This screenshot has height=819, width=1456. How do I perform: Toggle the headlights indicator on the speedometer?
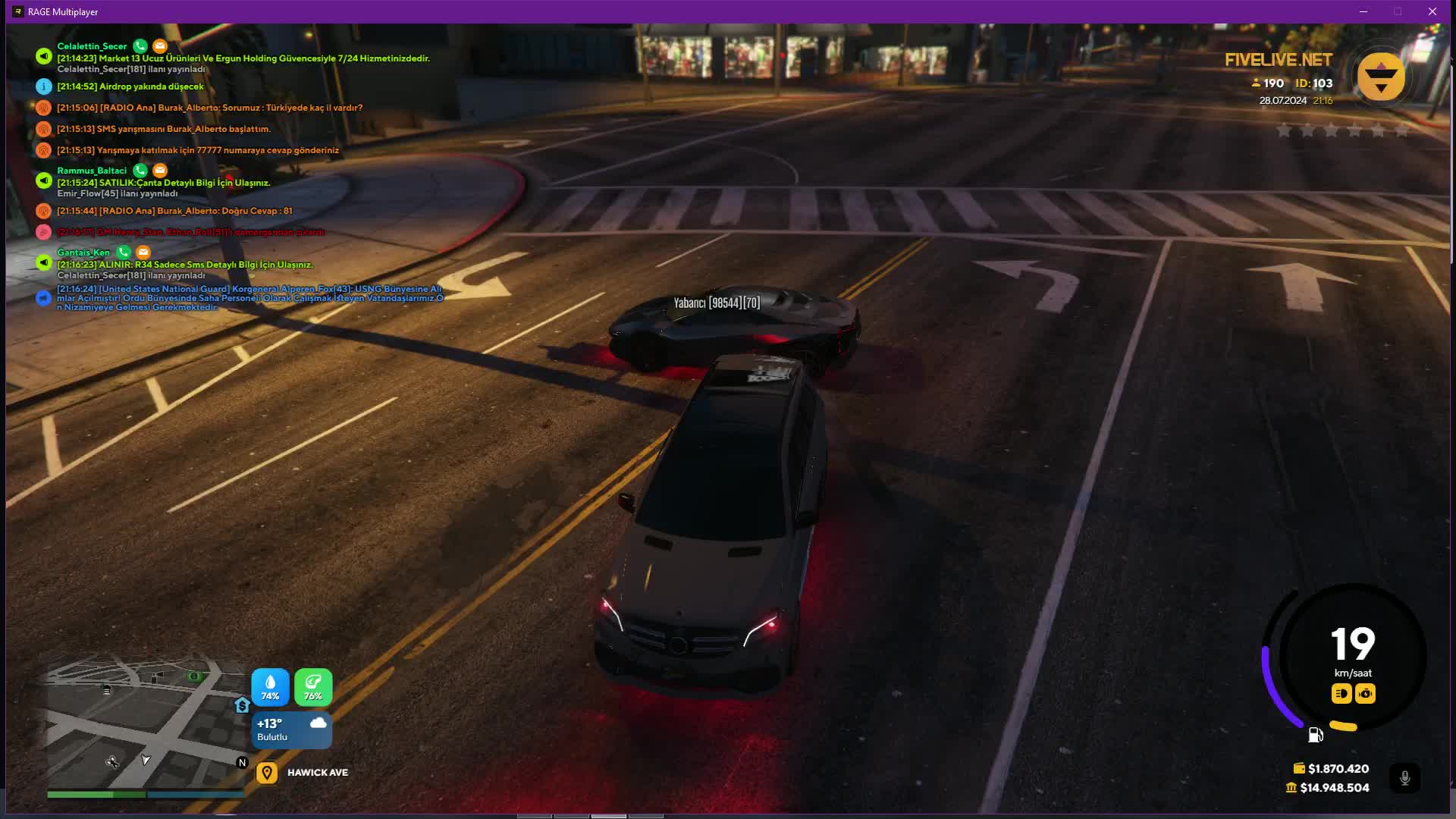1341,693
